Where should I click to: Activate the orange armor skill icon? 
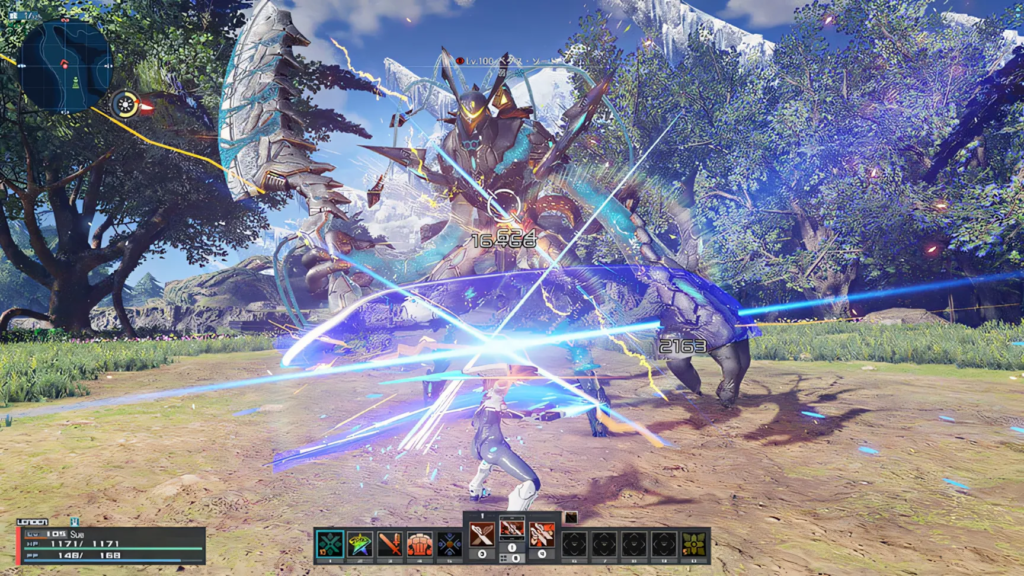pyautogui.click(x=420, y=544)
